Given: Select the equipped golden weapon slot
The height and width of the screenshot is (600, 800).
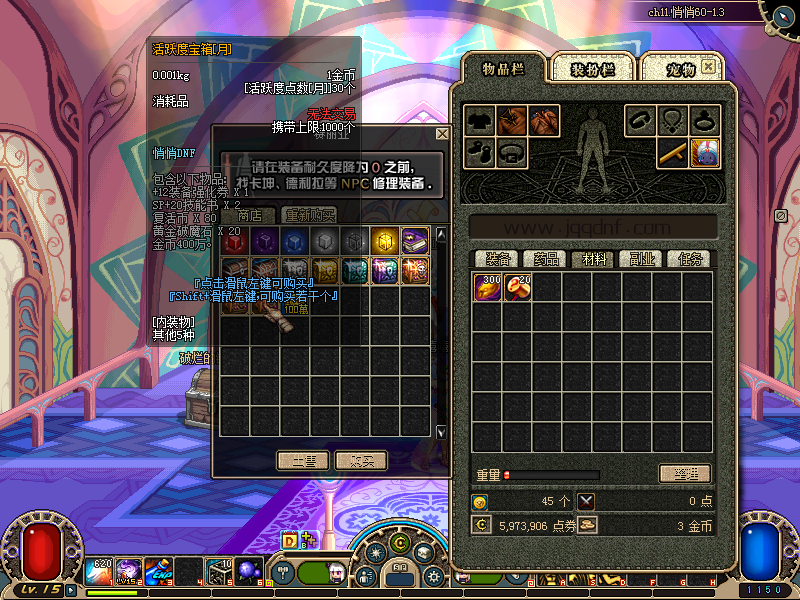Looking at the screenshot, I should tap(672, 153).
